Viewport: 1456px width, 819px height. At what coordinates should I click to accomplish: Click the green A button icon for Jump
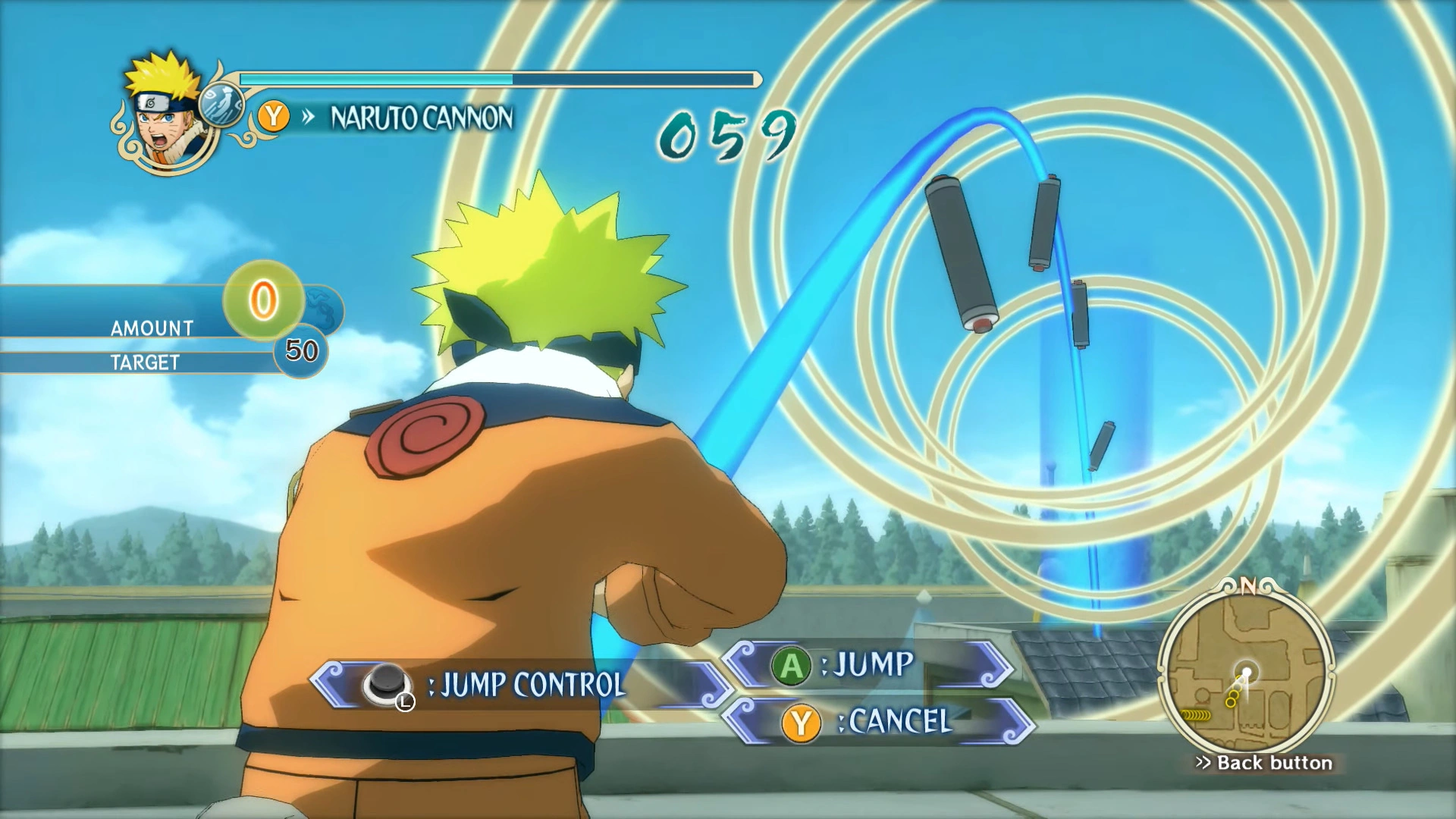(791, 666)
